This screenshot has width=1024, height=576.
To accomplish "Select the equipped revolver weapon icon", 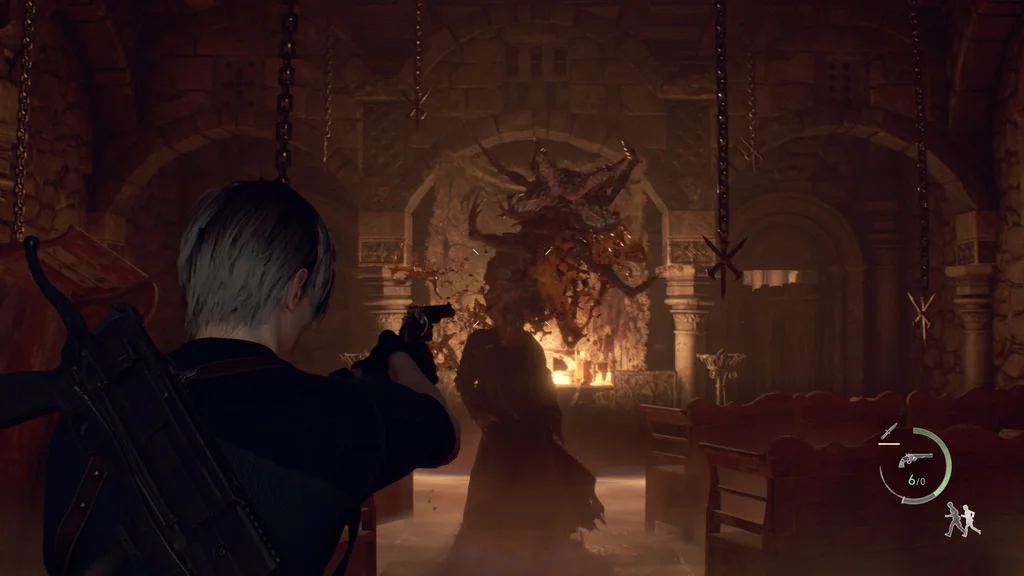I will pyautogui.click(x=915, y=459).
